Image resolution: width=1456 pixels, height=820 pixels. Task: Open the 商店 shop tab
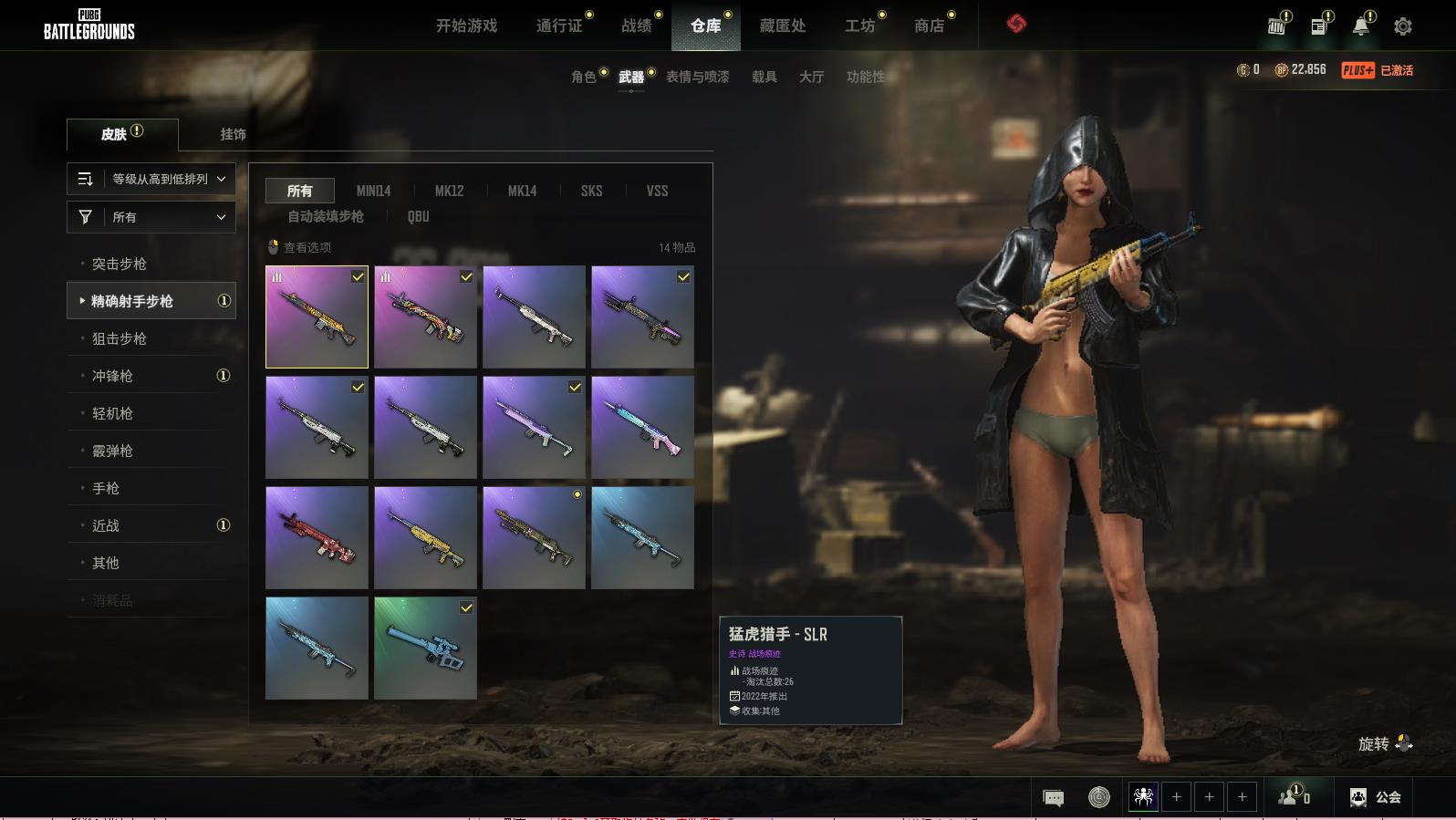click(929, 26)
